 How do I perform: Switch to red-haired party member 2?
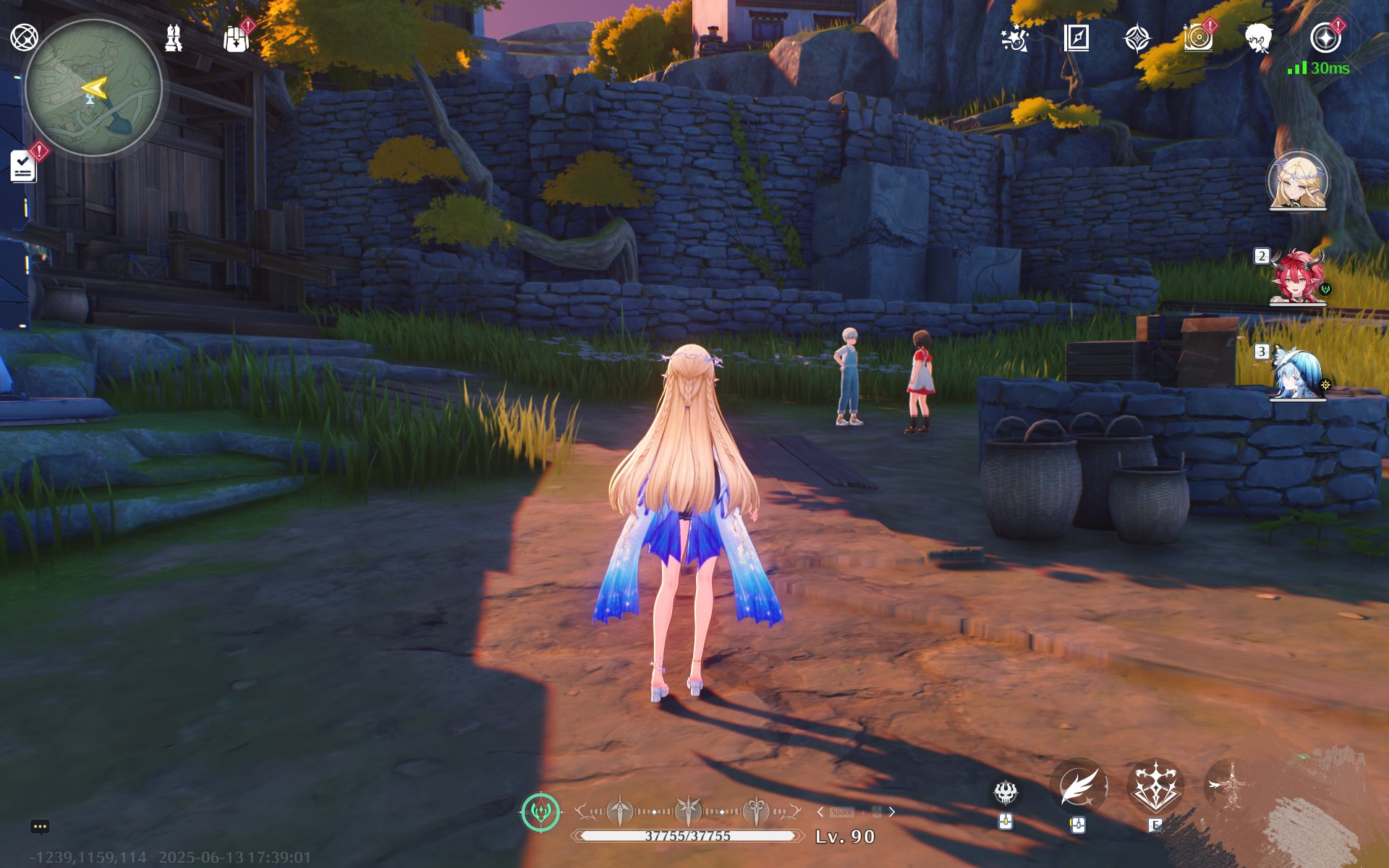click(1298, 277)
